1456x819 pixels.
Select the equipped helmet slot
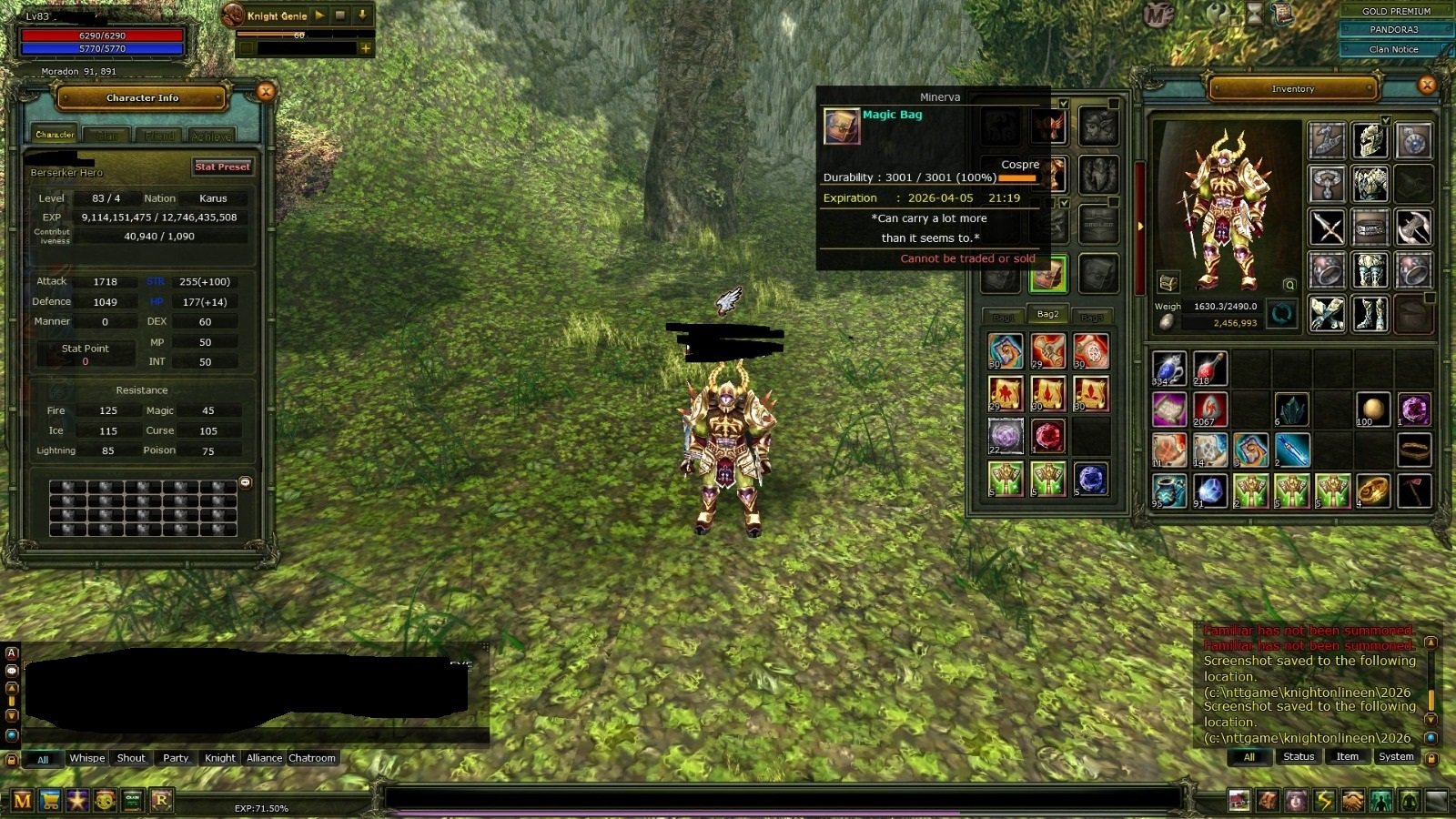click(x=1370, y=140)
